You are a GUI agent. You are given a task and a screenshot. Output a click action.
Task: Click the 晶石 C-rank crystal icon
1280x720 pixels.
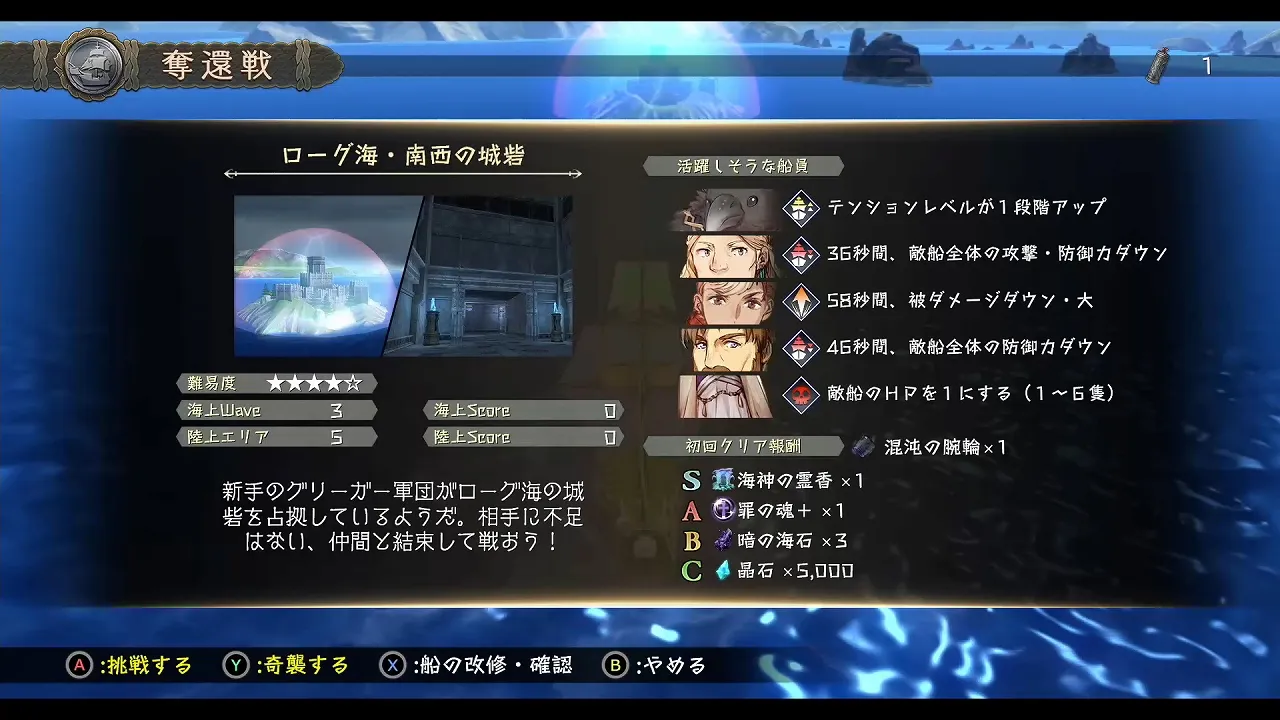click(725, 571)
